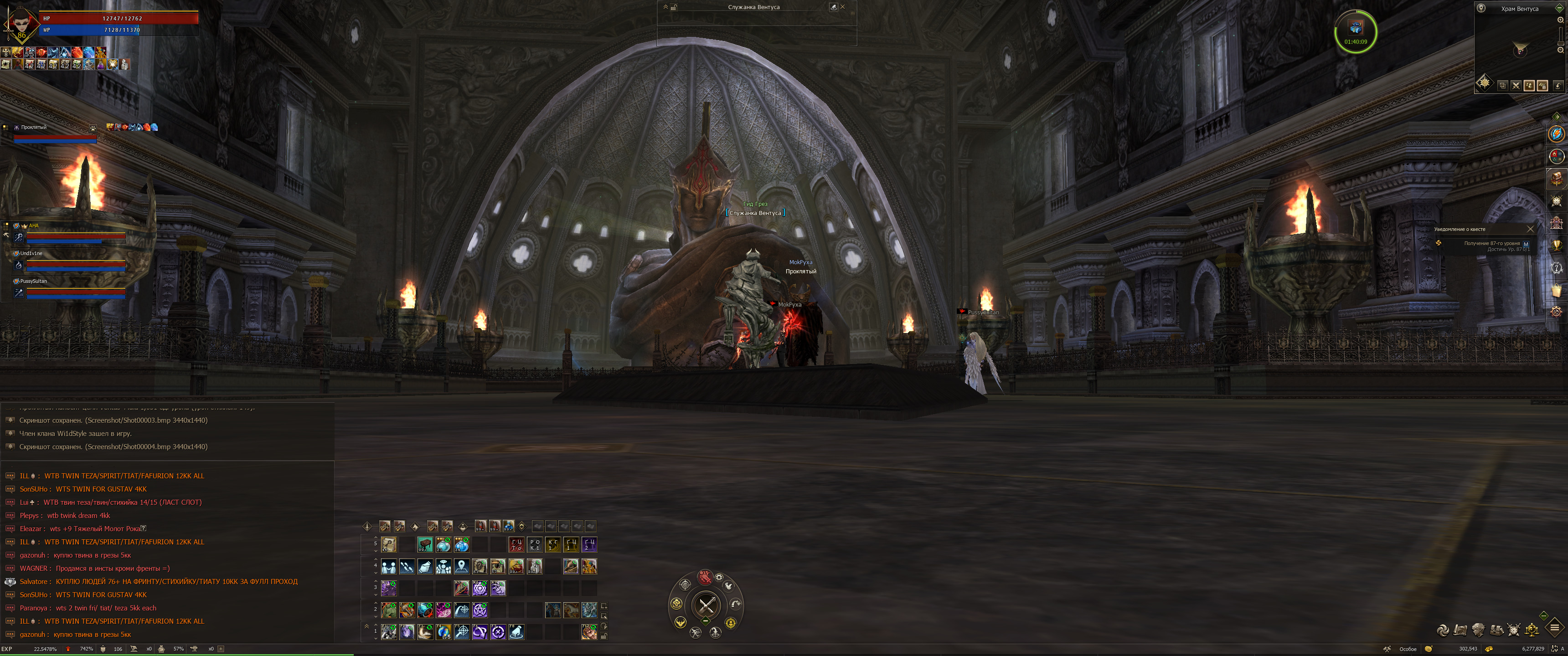Image resolution: width=1568 pixels, height=656 pixels.
Task: Open the treasure chest sidebar icon
Action: pyautogui.click(x=1557, y=178)
